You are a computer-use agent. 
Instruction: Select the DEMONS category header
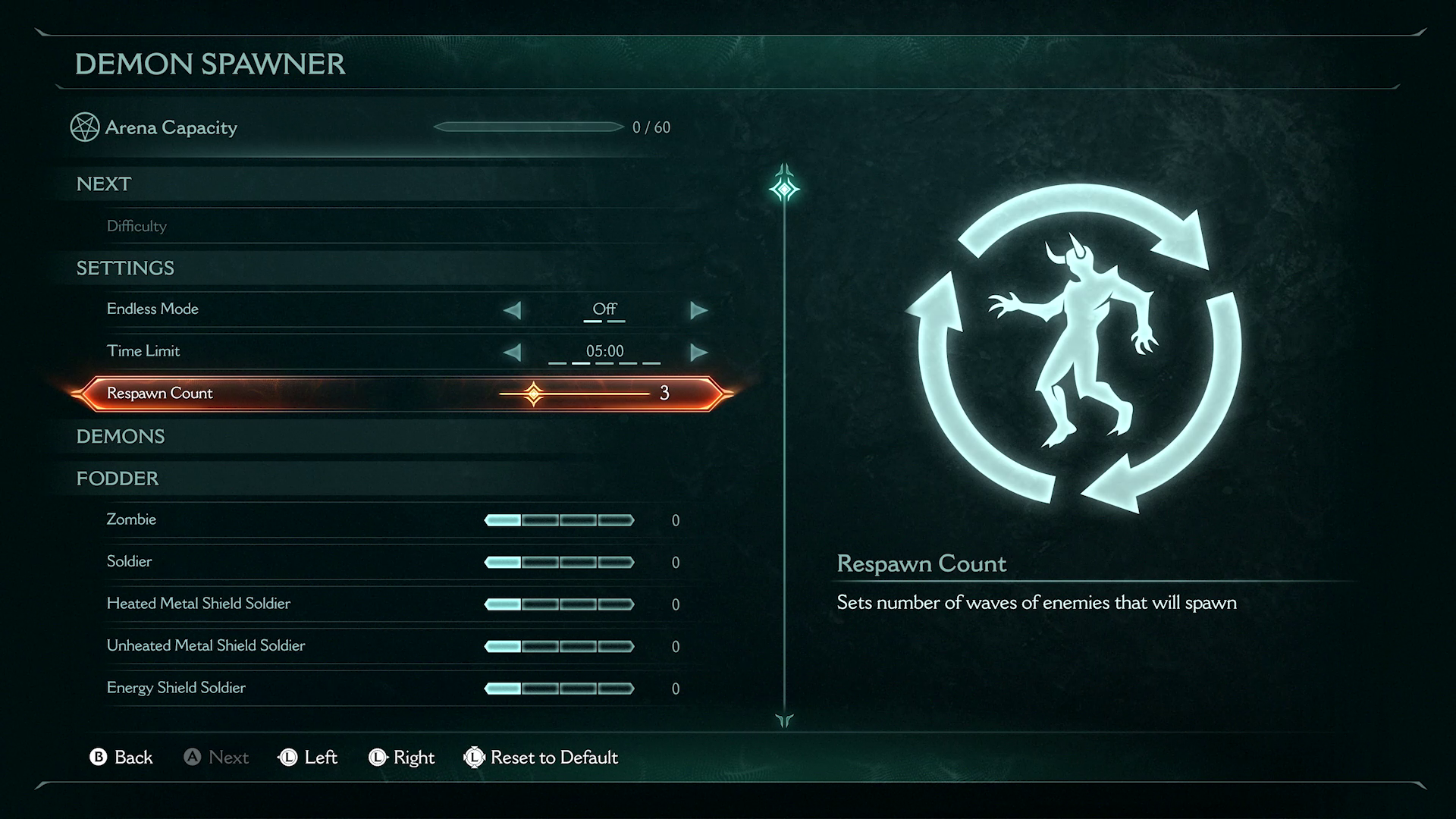(121, 437)
